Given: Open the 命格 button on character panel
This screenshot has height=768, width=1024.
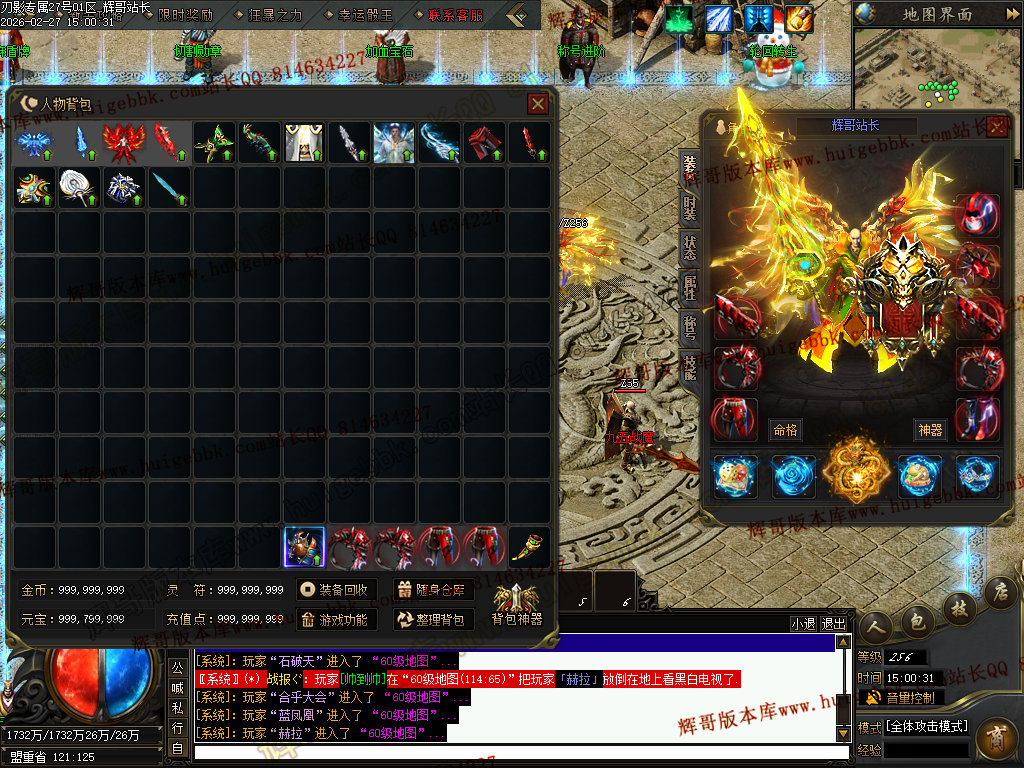Looking at the screenshot, I should click(x=785, y=430).
